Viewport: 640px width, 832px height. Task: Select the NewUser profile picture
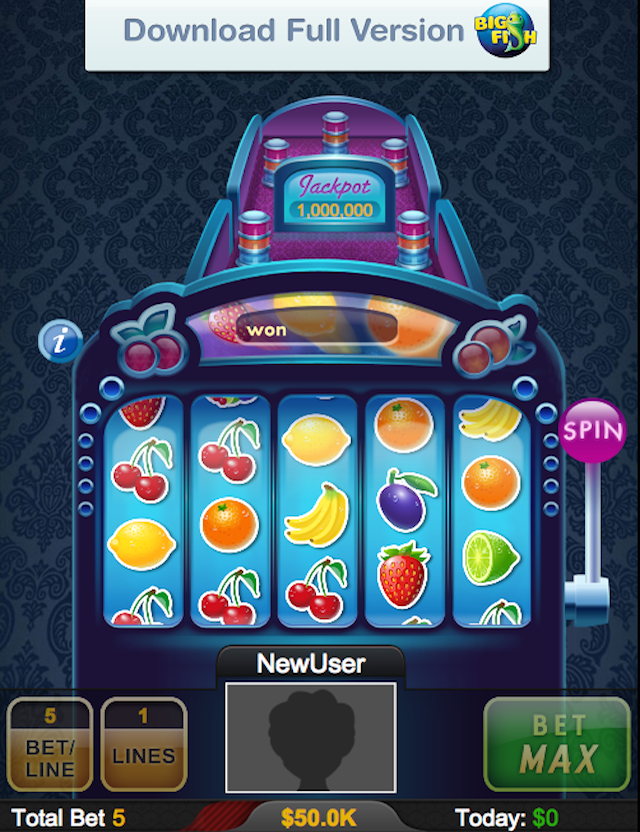click(x=310, y=736)
